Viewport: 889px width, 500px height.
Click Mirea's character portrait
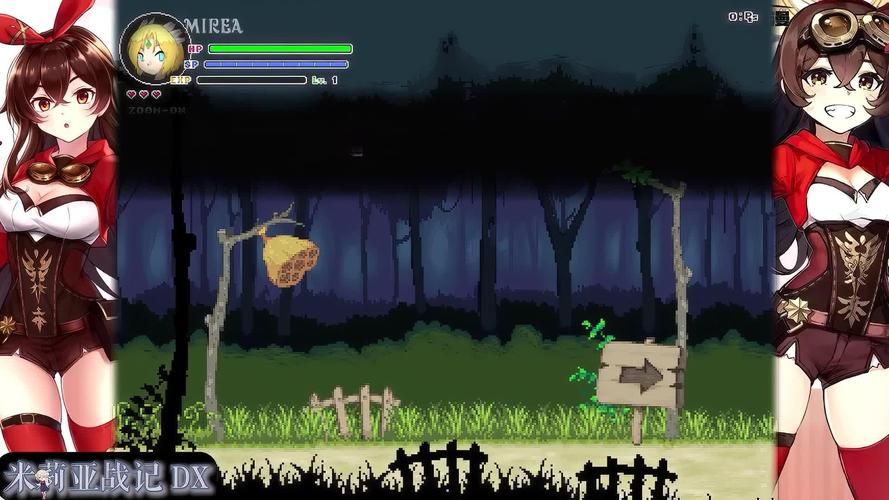[154, 50]
